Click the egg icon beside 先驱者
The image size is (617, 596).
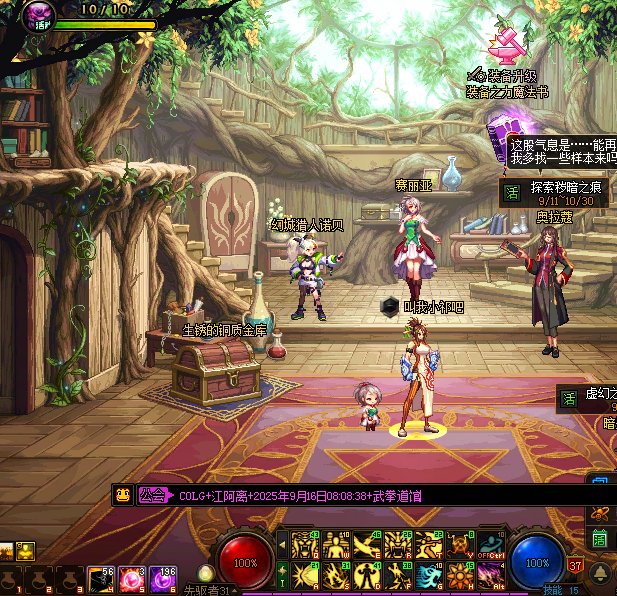click(x=206, y=574)
